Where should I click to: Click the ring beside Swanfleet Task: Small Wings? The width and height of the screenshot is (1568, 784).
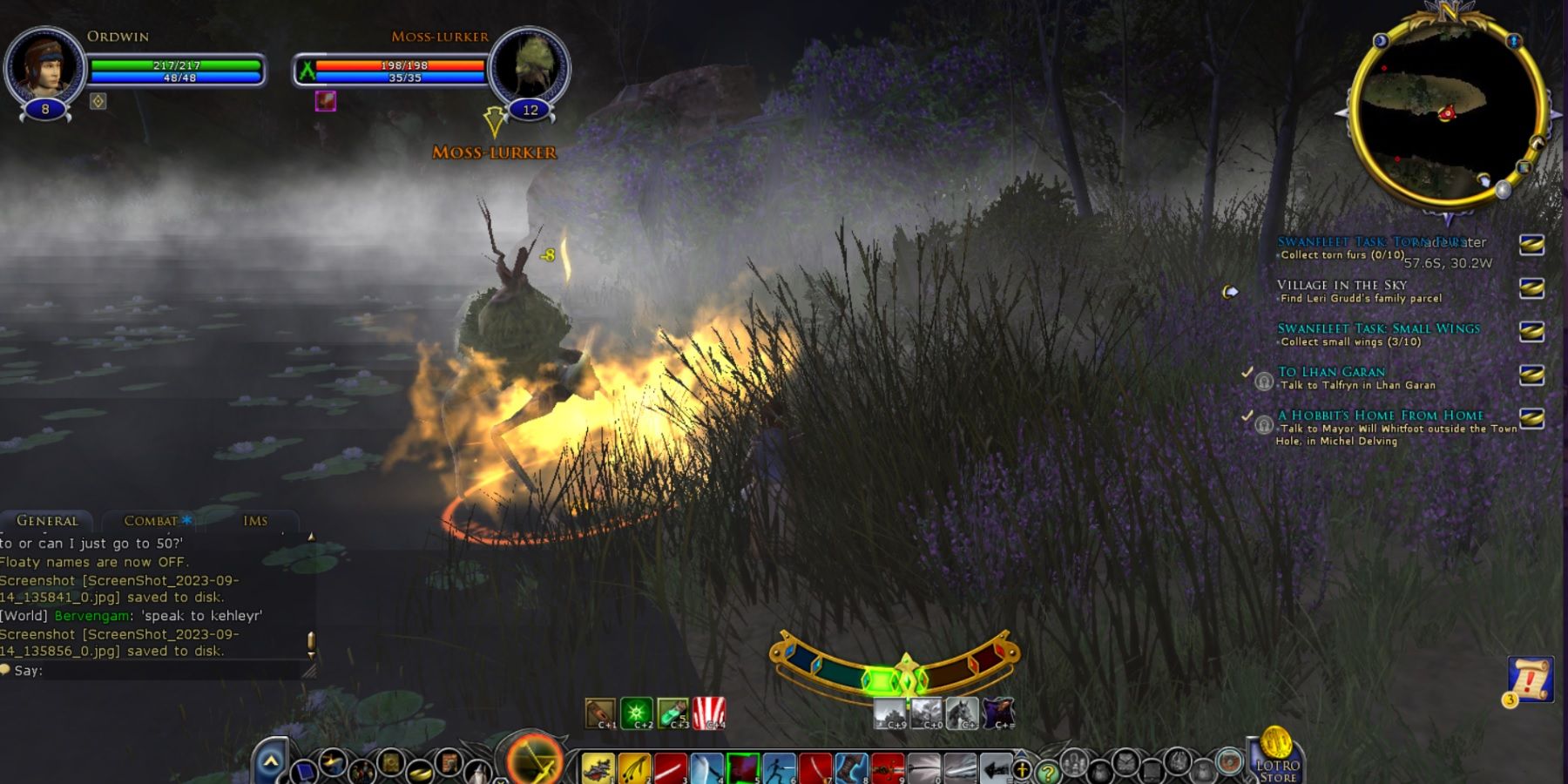pos(1531,329)
